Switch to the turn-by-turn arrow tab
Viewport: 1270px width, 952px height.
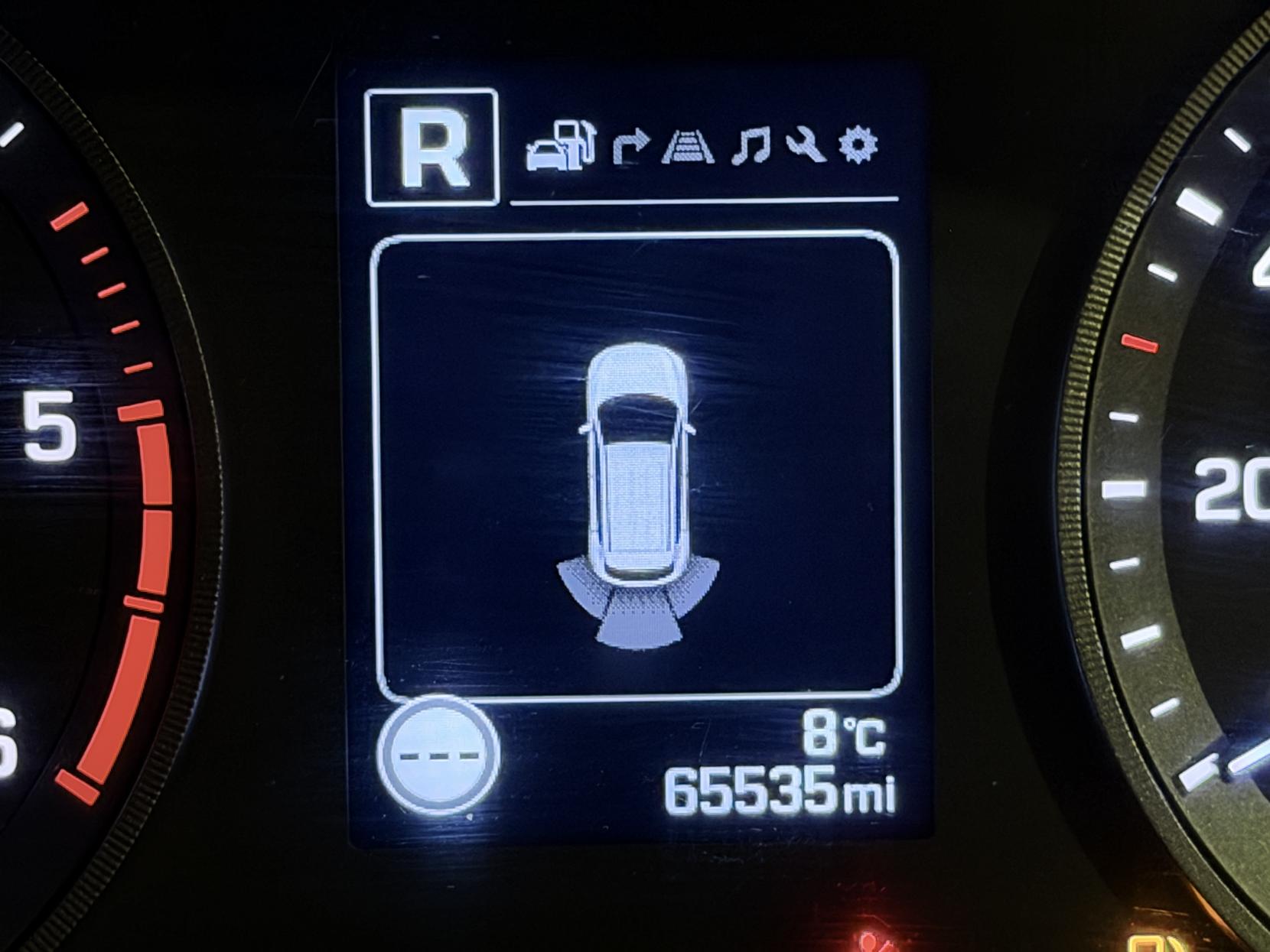pyautogui.click(x=630, y=147)
